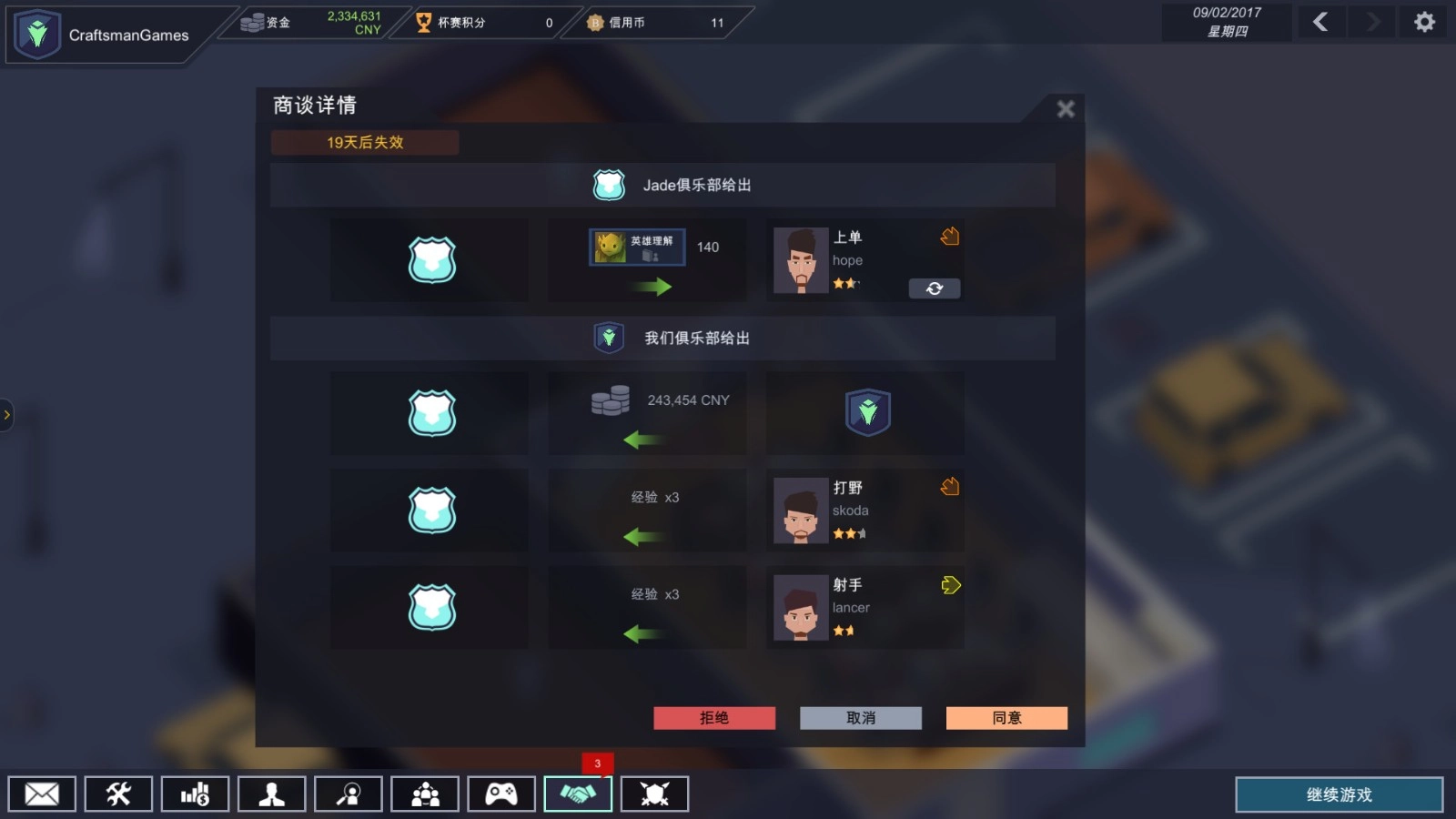
Task: Open the player roster panel
Action: (271, 794)
